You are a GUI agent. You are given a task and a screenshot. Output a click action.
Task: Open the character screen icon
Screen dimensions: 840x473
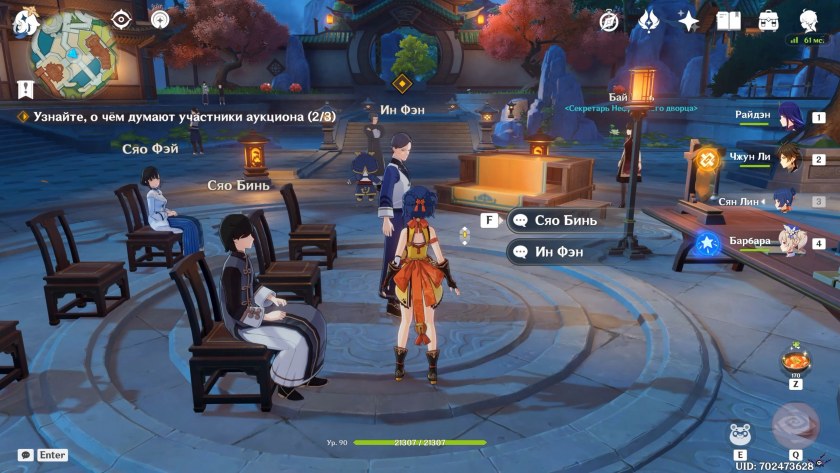tap(808, 20)
